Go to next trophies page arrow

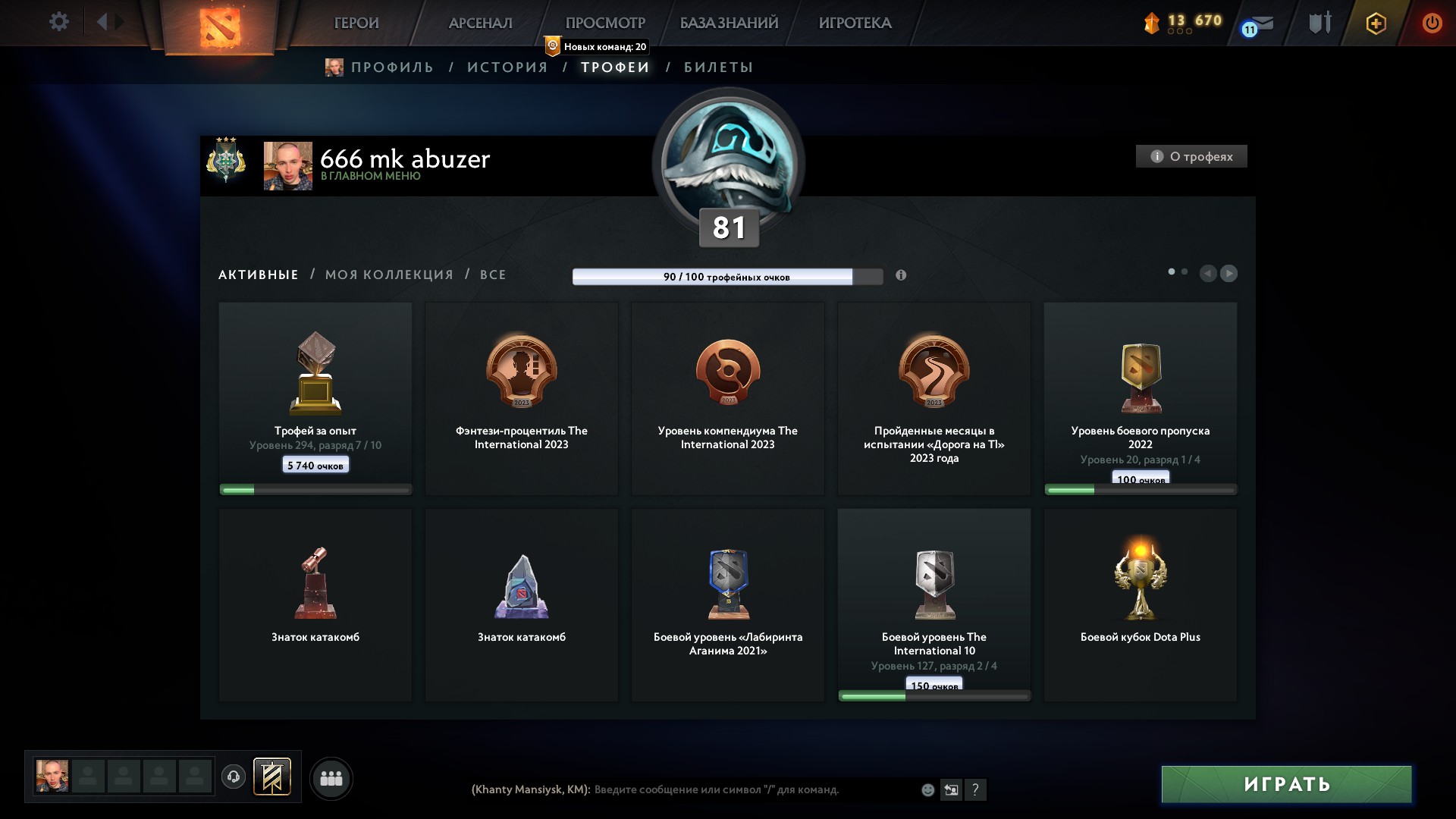pos(1229,273)
